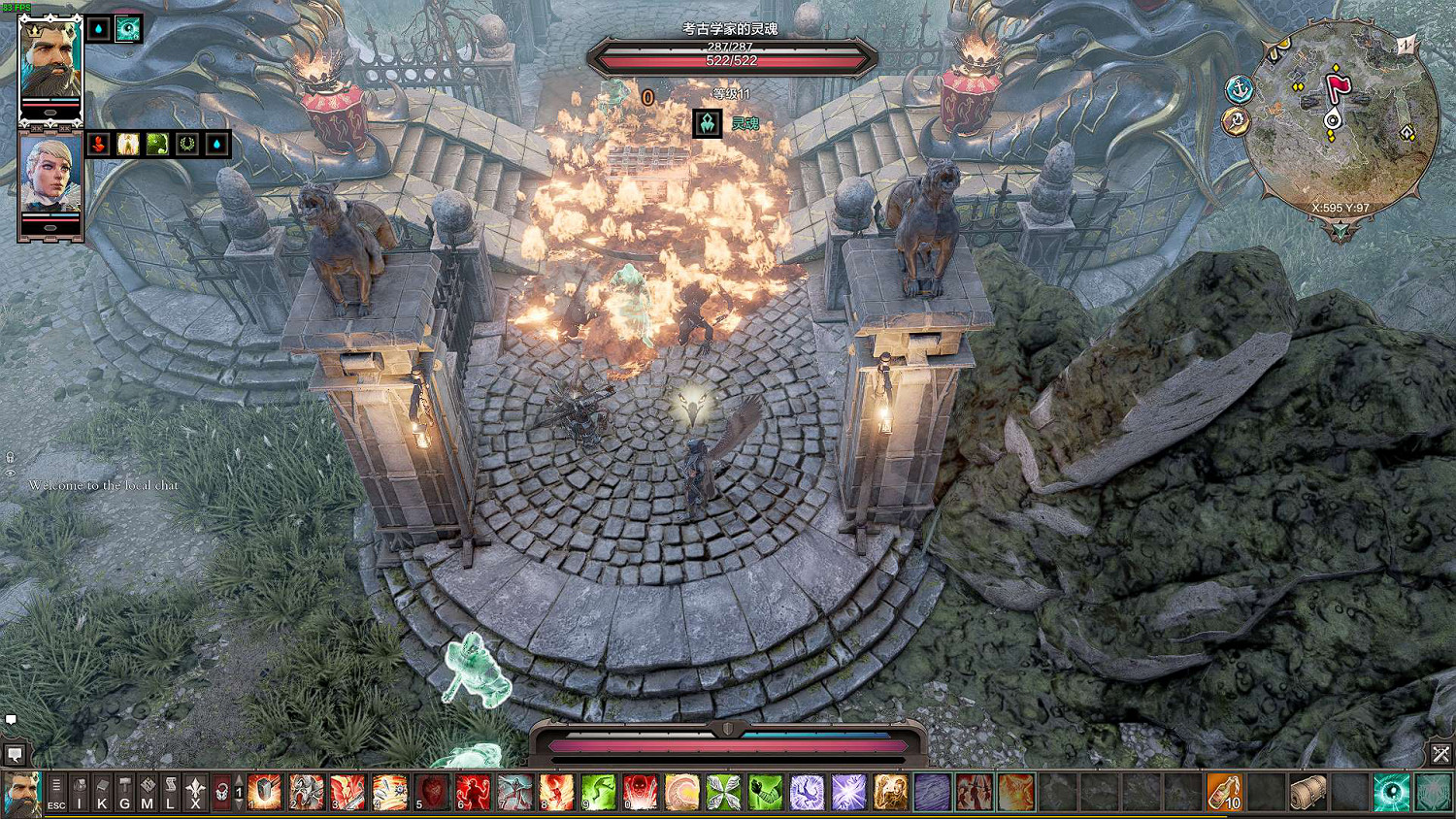Use the red skull skill in slot 0
The height and width of the screenshot is (819, 1456).
(641, 793)
